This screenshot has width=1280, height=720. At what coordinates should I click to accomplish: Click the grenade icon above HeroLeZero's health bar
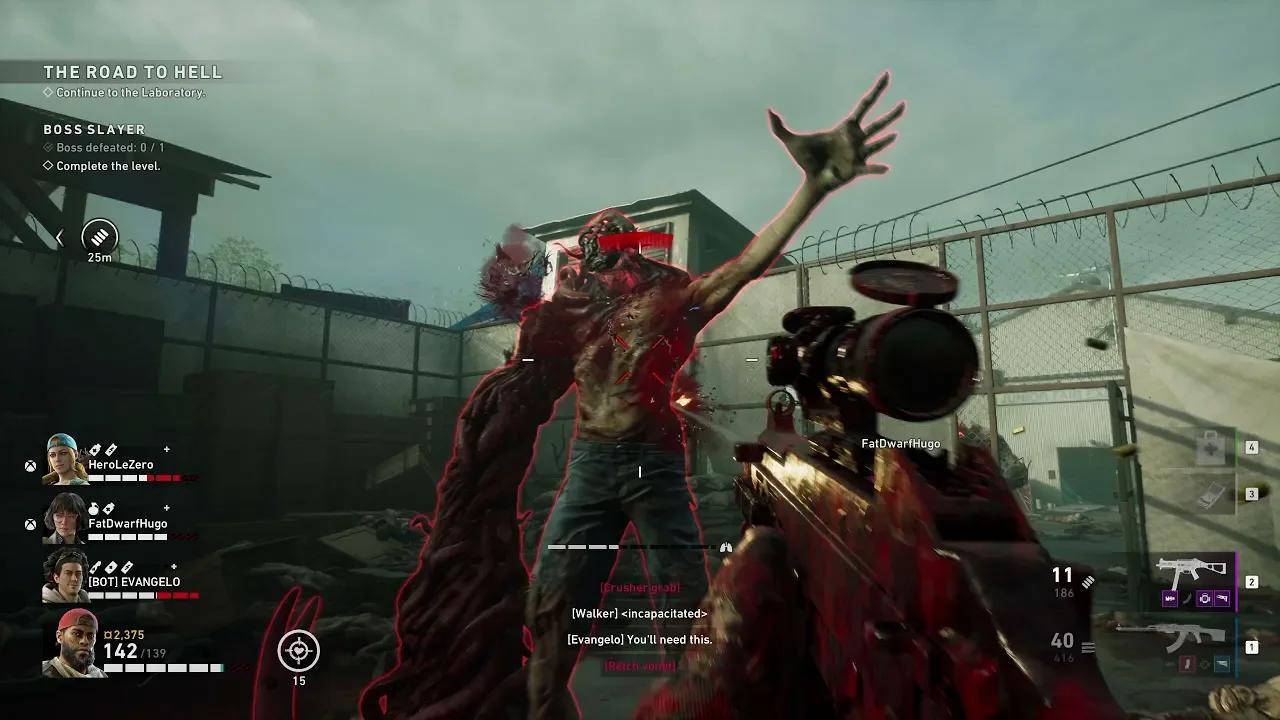coord(93,448)
